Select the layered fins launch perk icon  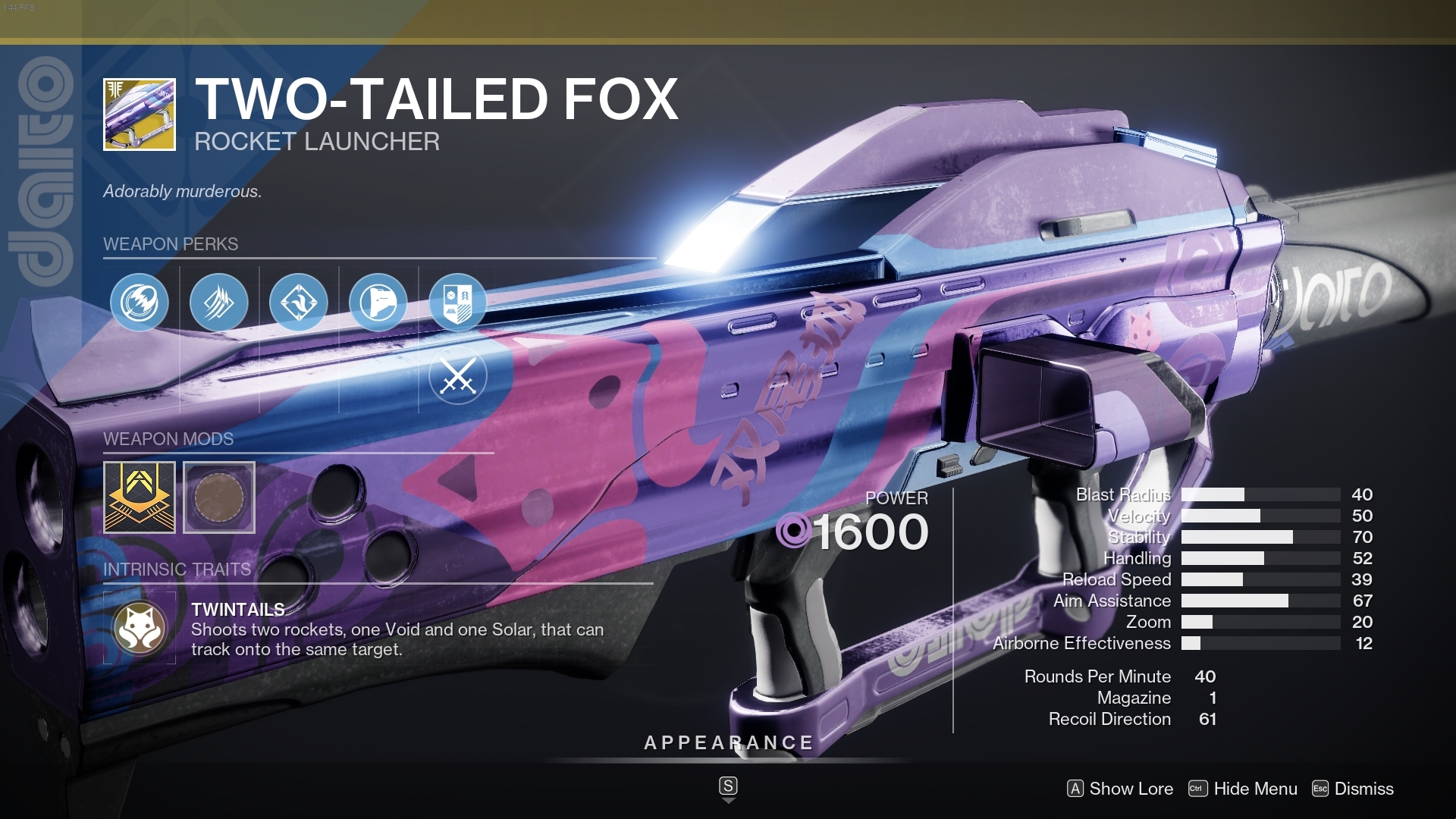click(x=219, y=302)
